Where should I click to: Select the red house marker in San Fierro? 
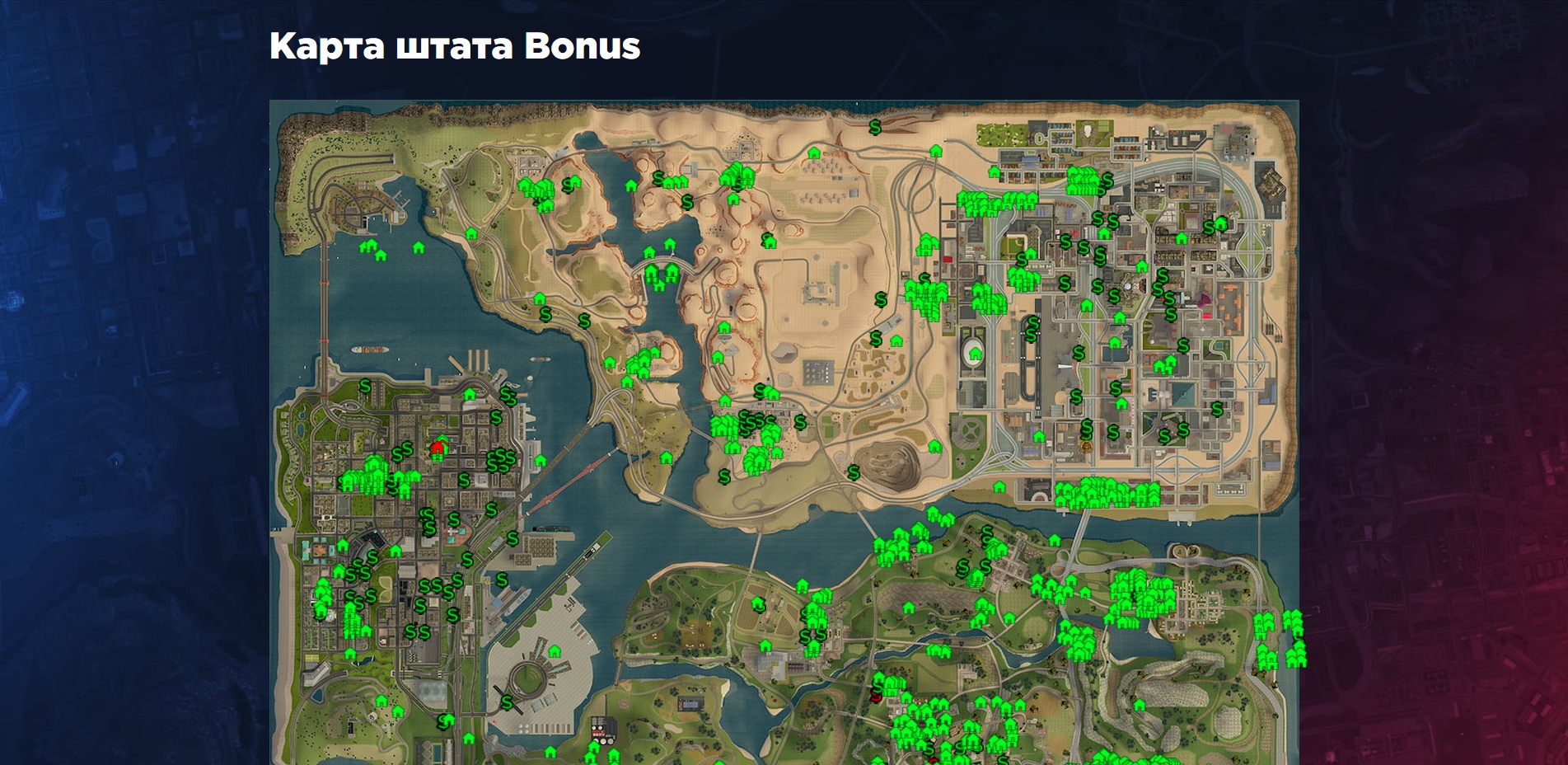coord(437,448)
